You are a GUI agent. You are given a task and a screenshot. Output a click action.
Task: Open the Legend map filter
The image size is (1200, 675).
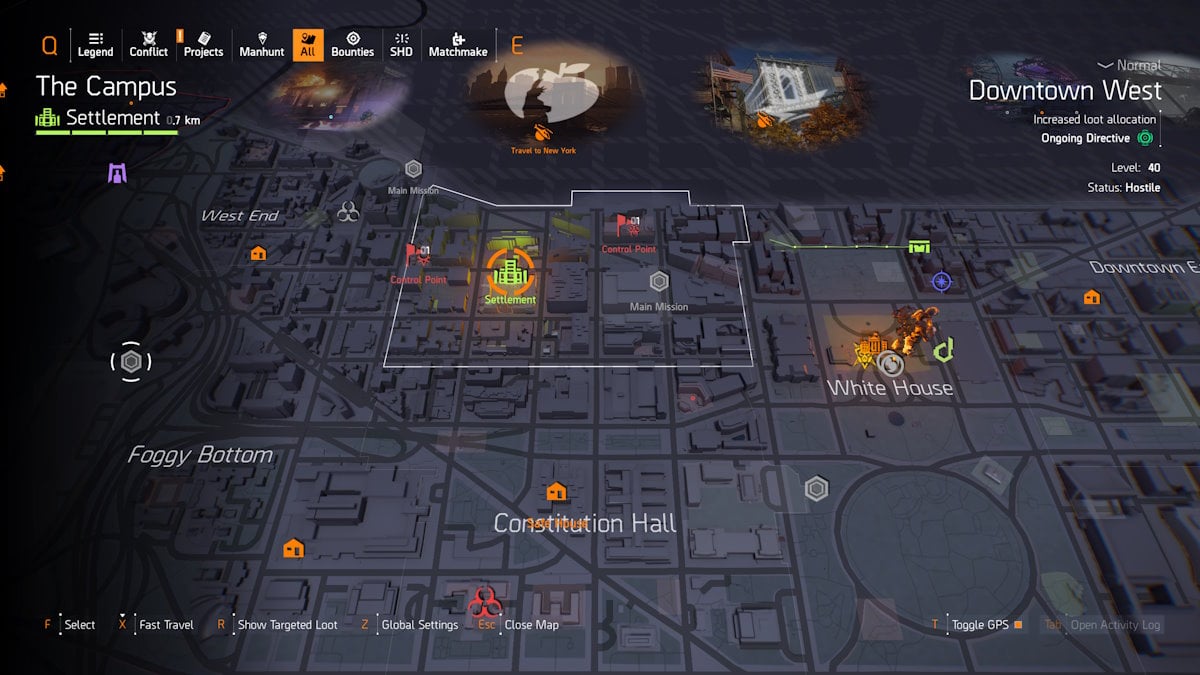tap(95, 44)
